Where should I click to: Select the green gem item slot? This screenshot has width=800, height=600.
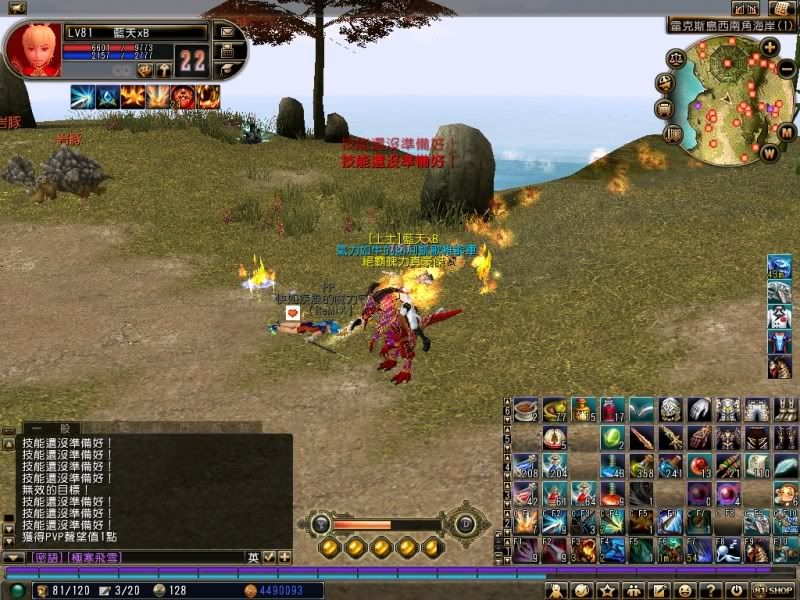click(612, 437)
